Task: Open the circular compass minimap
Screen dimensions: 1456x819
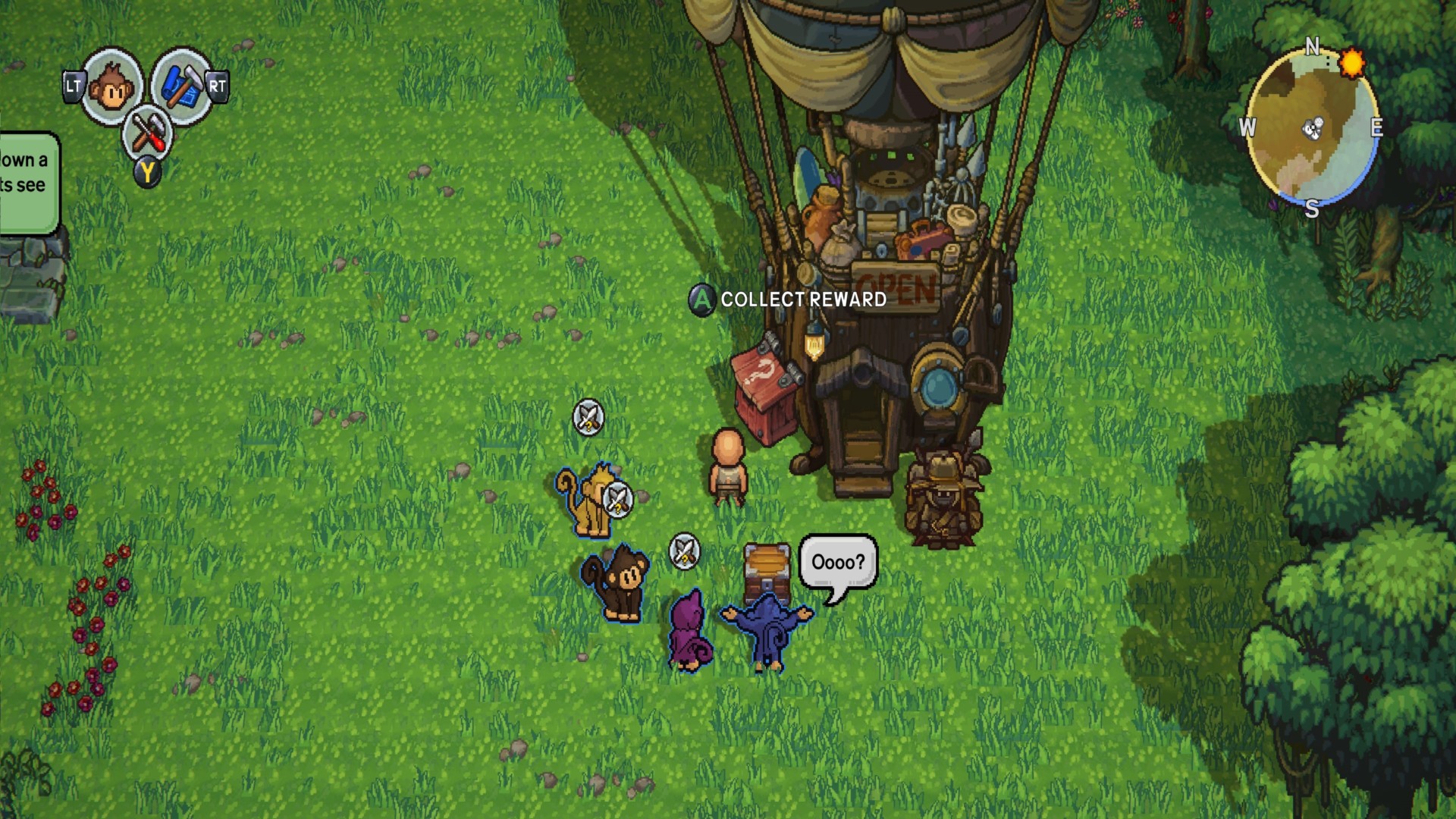Action: click(1312, 129)
